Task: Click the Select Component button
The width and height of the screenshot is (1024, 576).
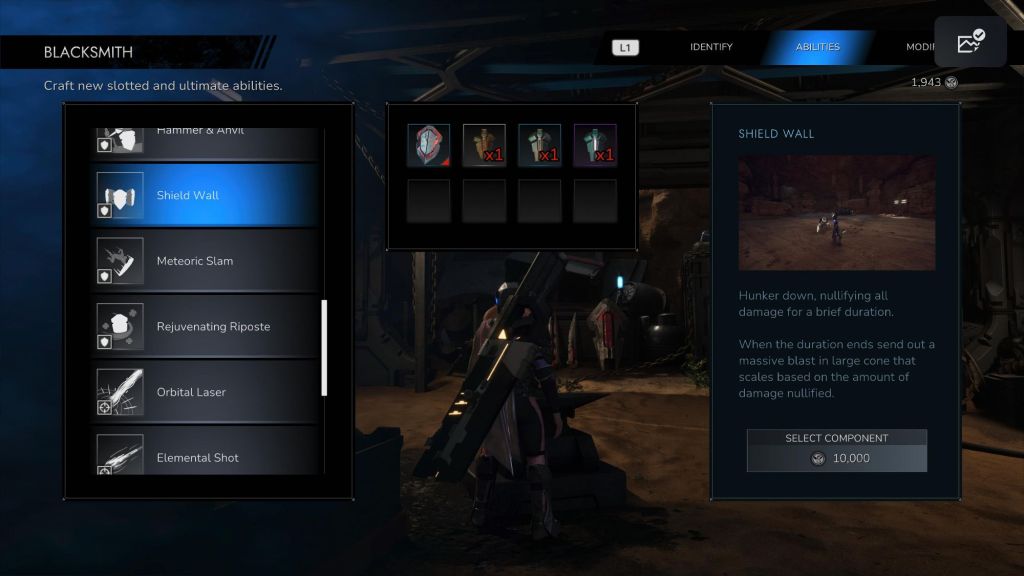Action: pos(836,451)
